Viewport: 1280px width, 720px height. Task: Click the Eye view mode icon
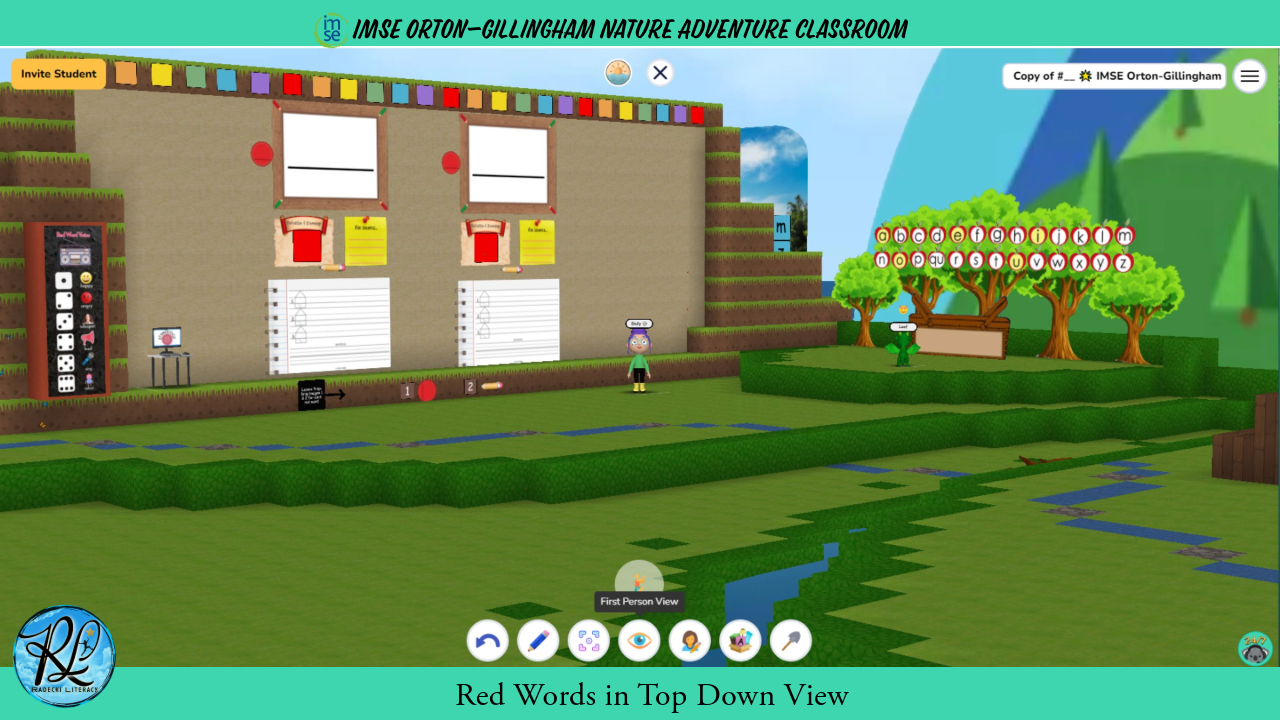coord(639,640)
